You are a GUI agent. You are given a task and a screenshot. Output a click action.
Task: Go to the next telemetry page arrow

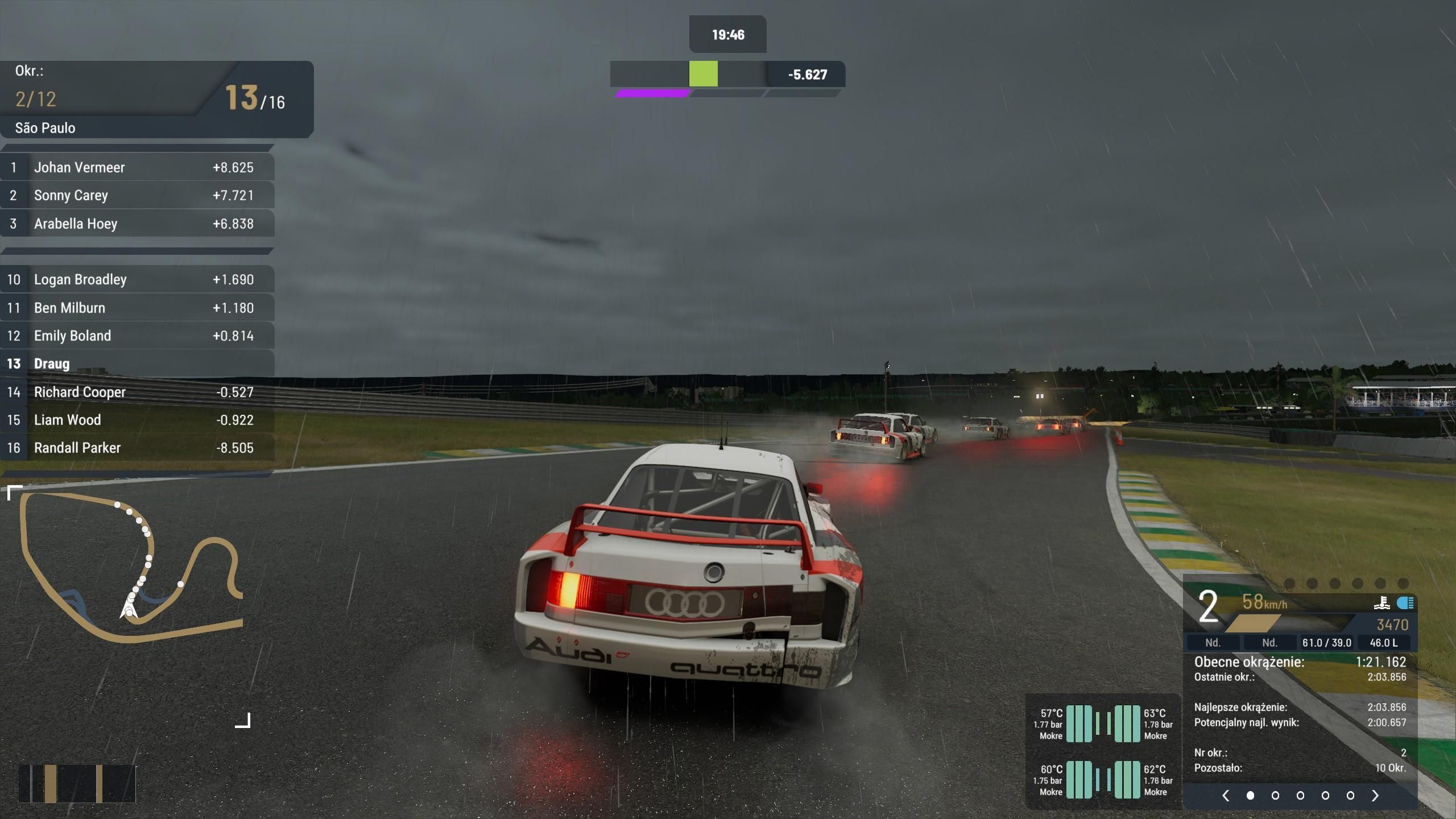tap(1375, 795)
